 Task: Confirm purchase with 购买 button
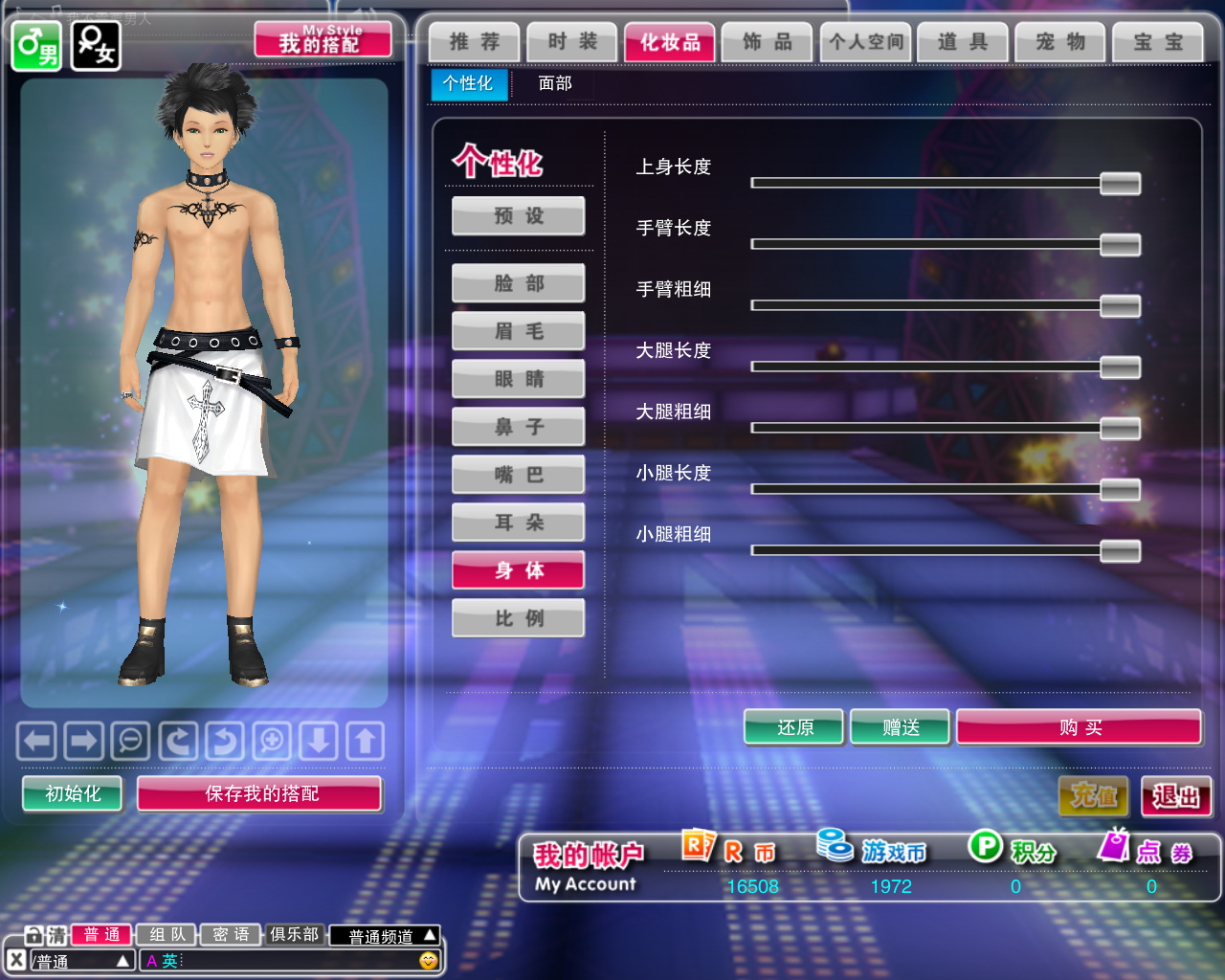(1080, 727)
